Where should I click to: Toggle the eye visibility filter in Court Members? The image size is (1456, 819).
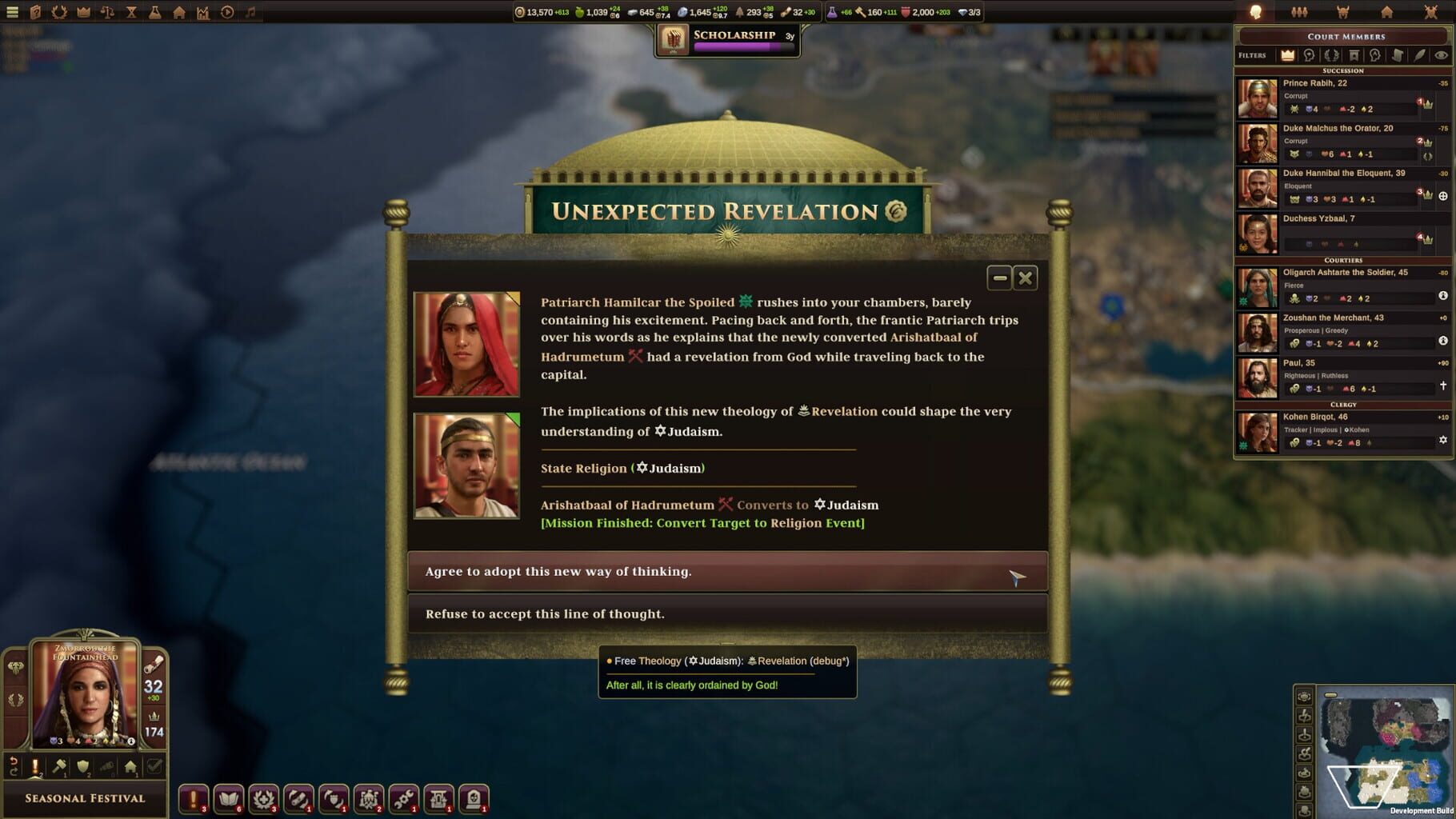pos(1440,55)
